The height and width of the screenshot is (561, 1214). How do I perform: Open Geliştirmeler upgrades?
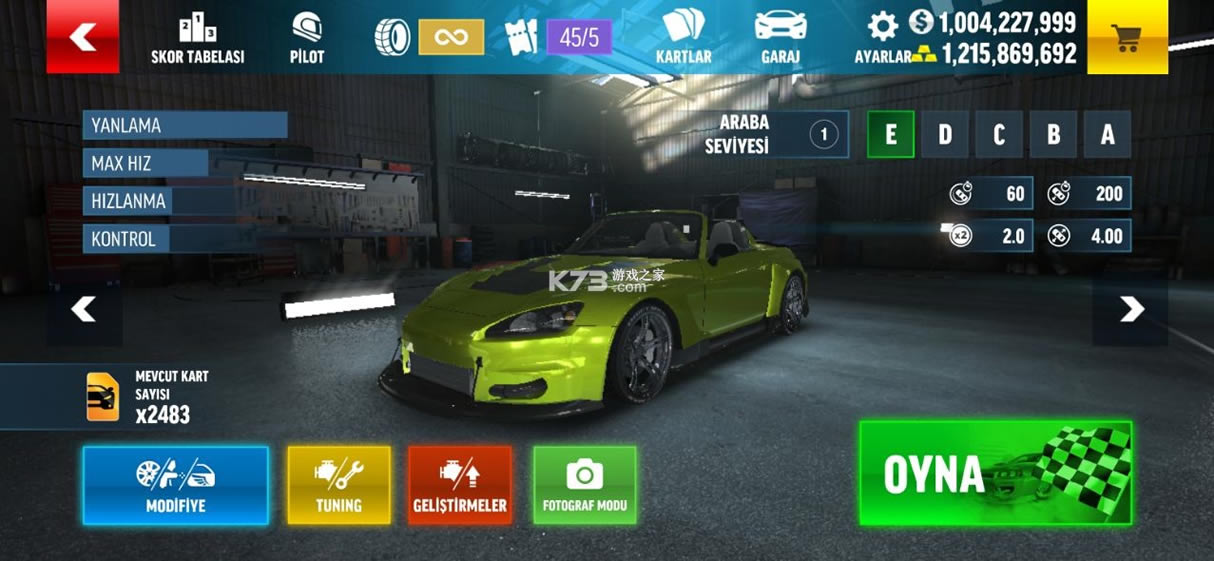pyautogui.click(x=460, y=485)
